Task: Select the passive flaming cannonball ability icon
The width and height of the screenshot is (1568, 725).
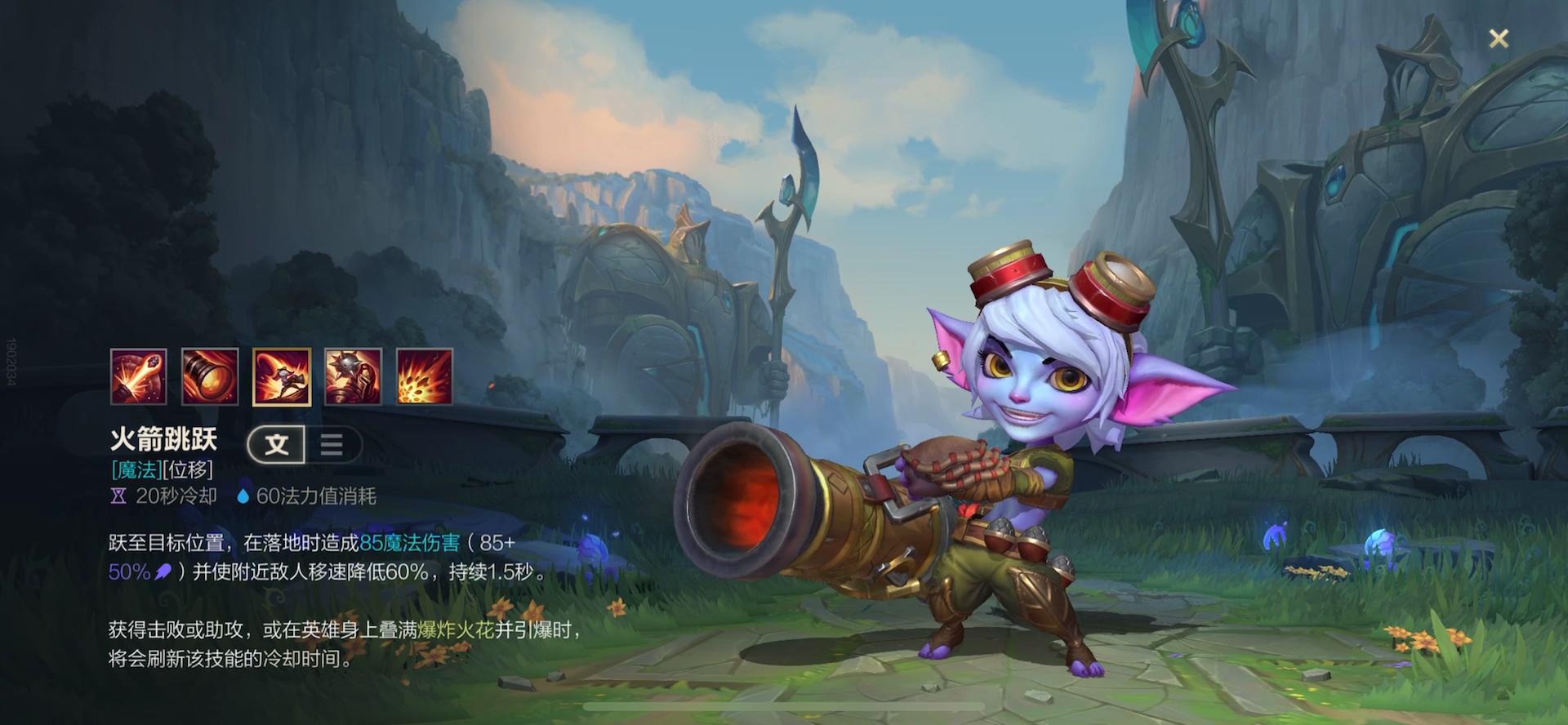Action: tap(139, 376)
